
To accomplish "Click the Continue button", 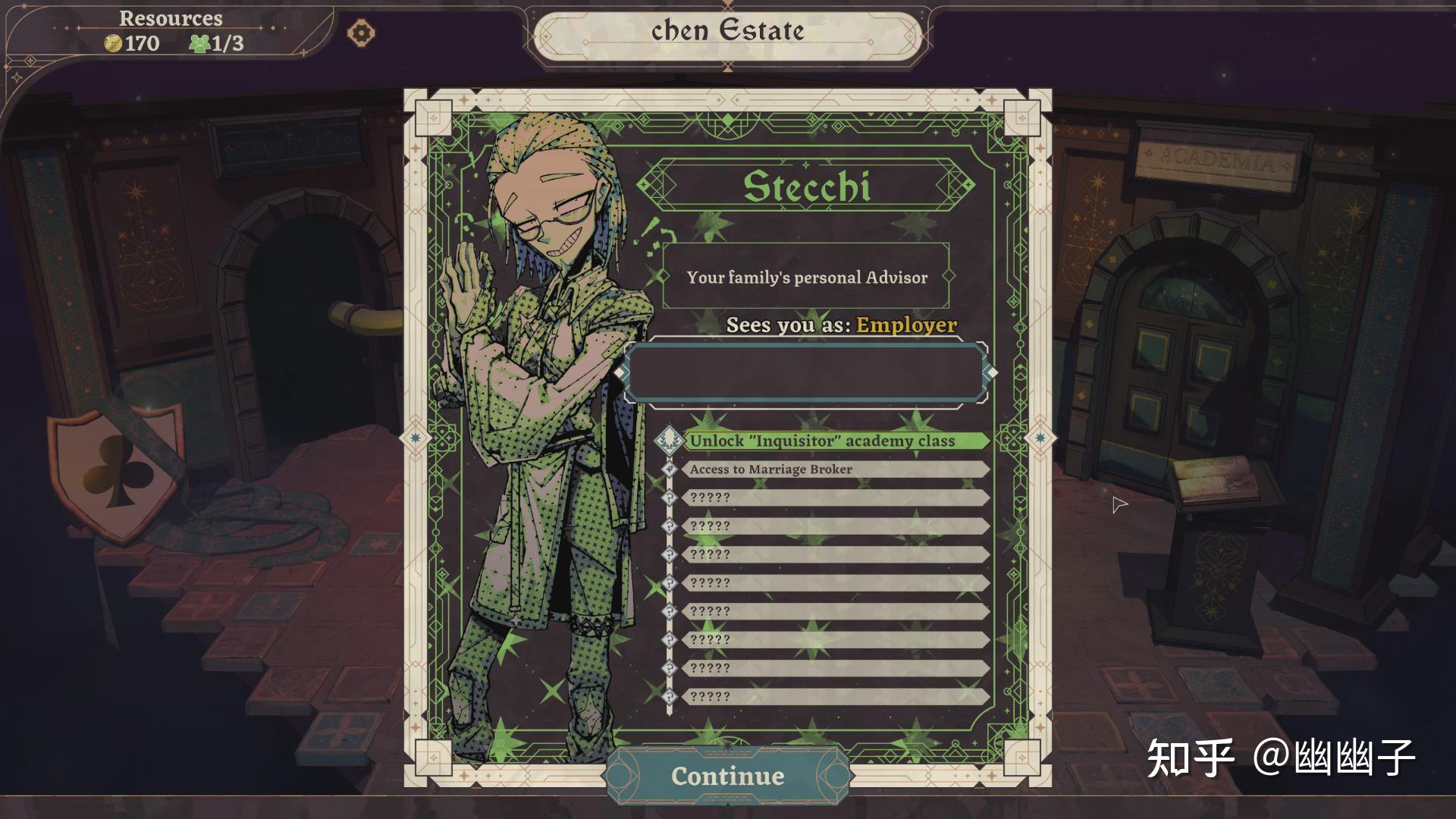I will (728, 776).
